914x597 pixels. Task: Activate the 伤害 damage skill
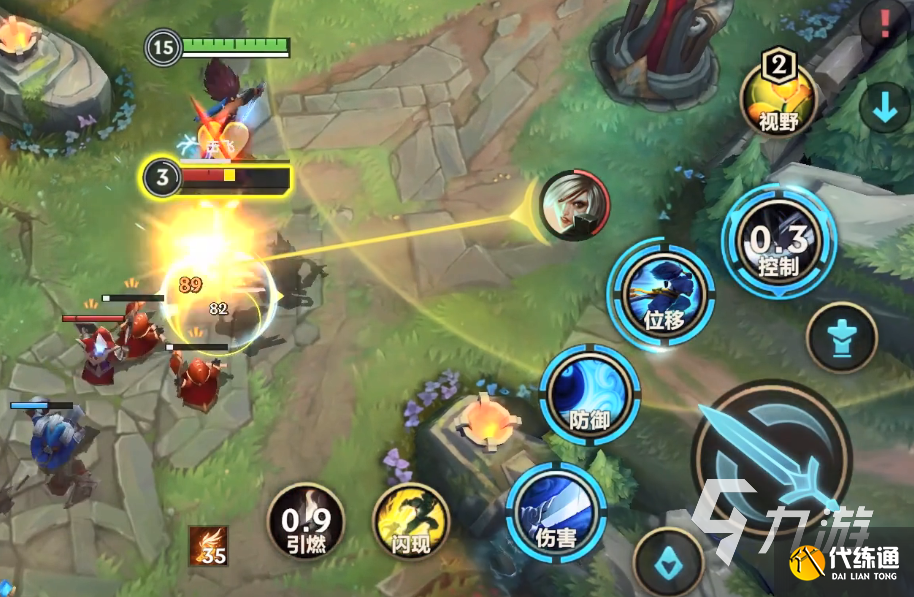[556, 513]
